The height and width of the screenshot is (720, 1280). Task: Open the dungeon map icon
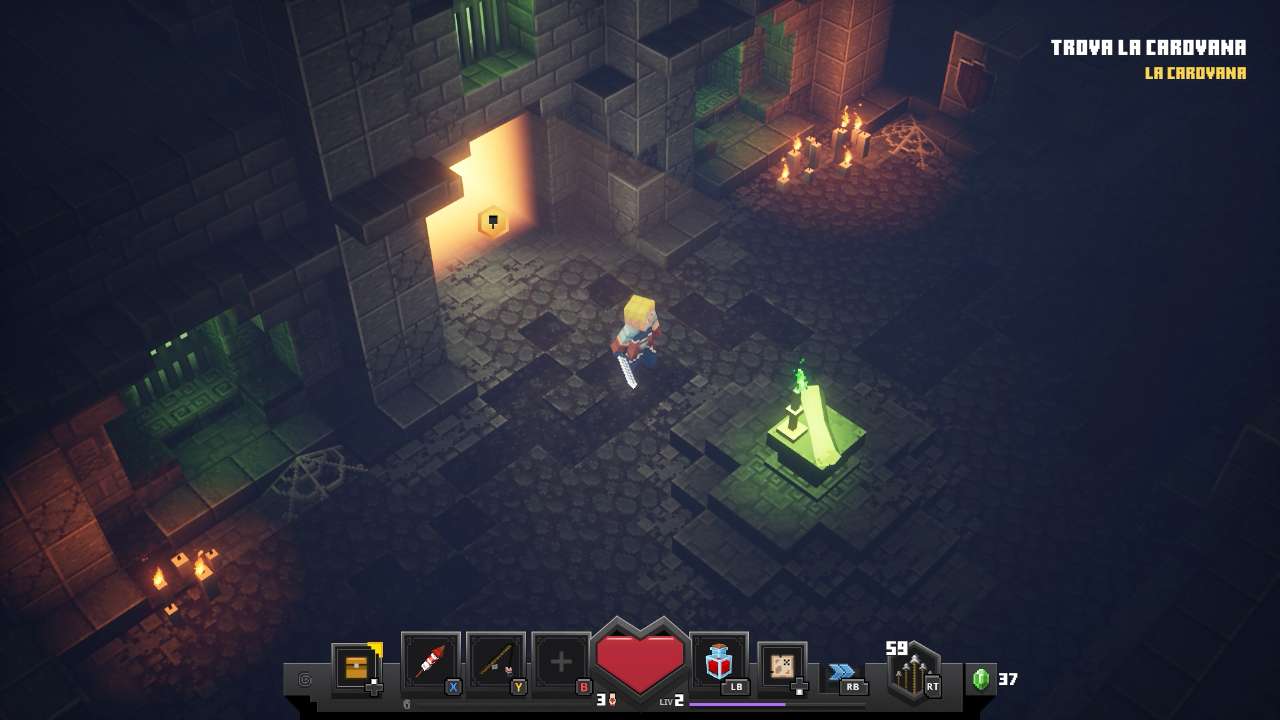pos(782,665)
